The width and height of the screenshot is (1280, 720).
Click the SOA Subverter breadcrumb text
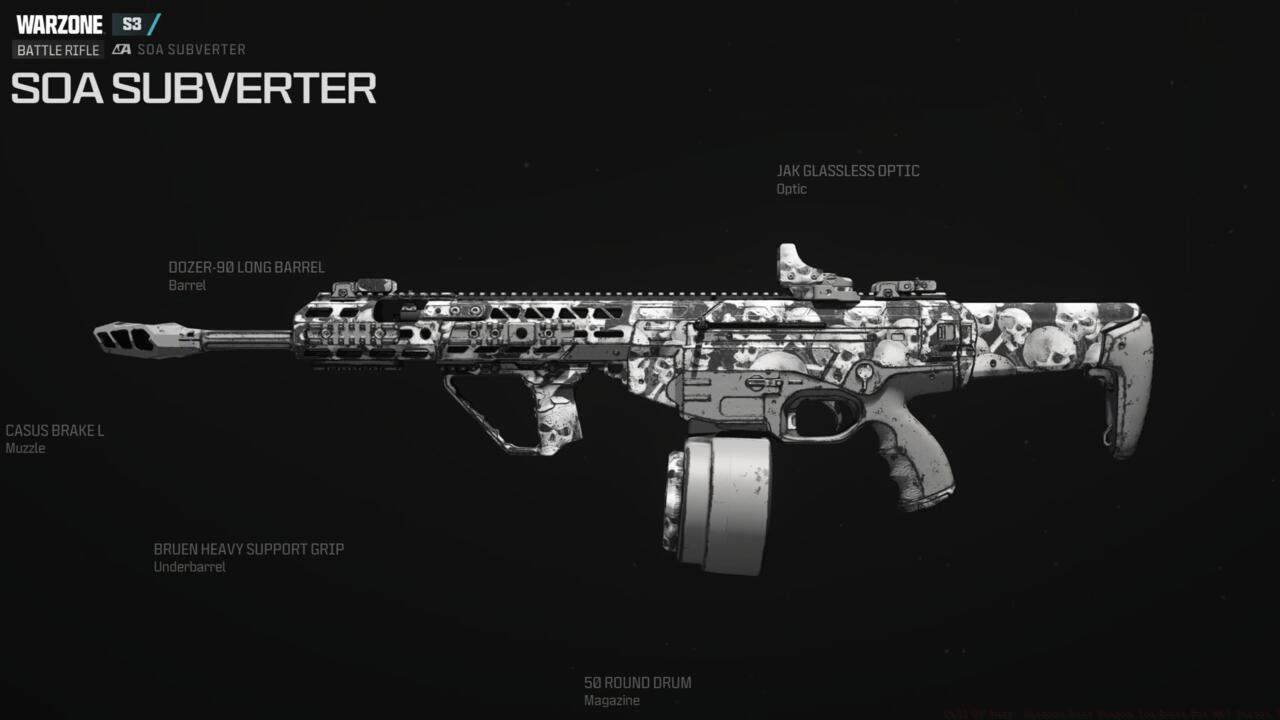point(190,49)
